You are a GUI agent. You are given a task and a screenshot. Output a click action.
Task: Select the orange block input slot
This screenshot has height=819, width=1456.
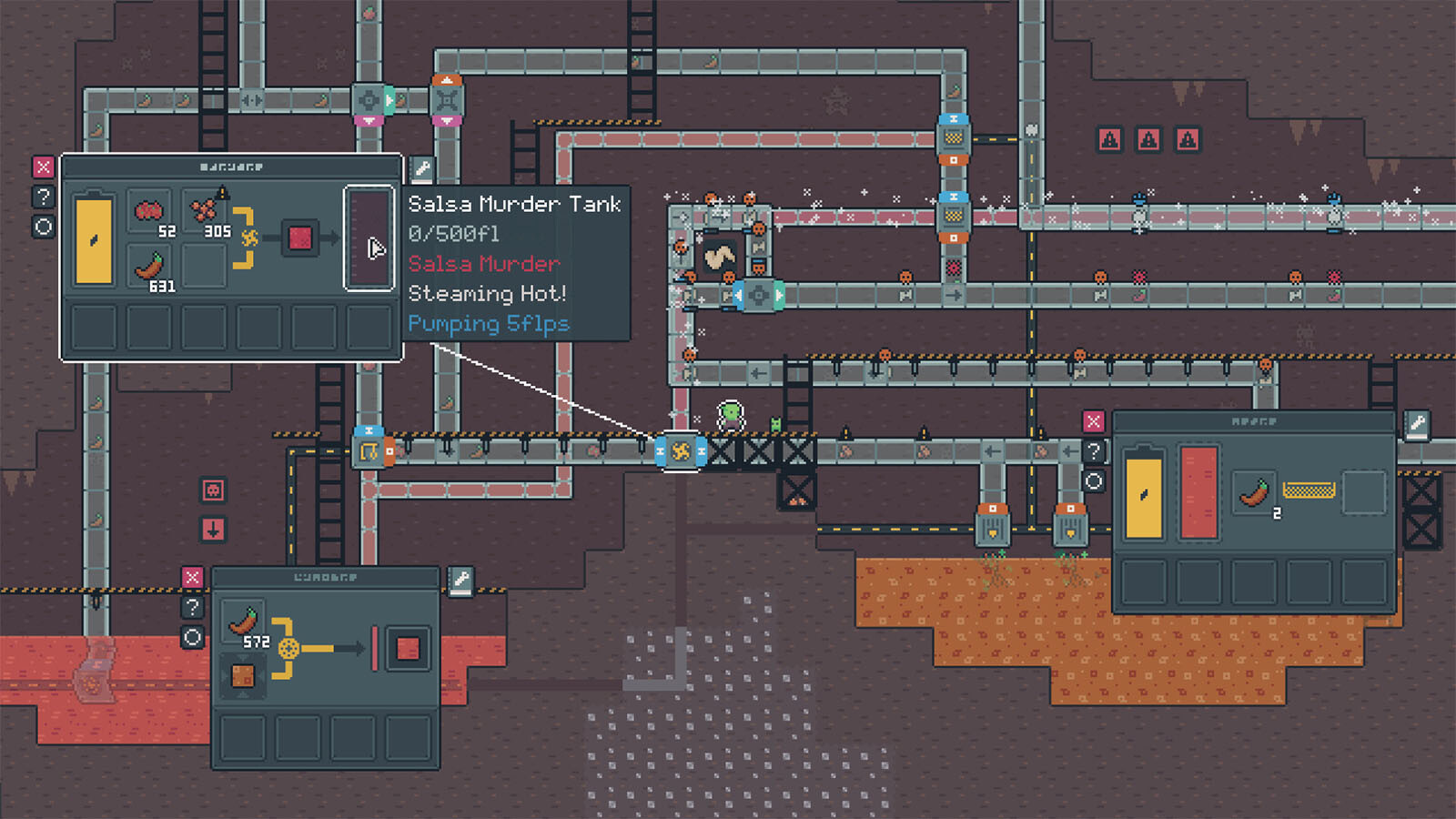coord(243,676)
